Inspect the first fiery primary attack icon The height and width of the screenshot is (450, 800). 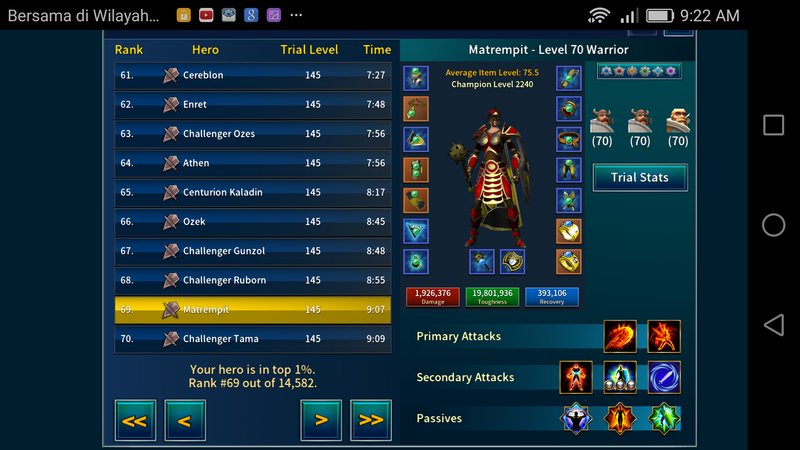(620, 336)
